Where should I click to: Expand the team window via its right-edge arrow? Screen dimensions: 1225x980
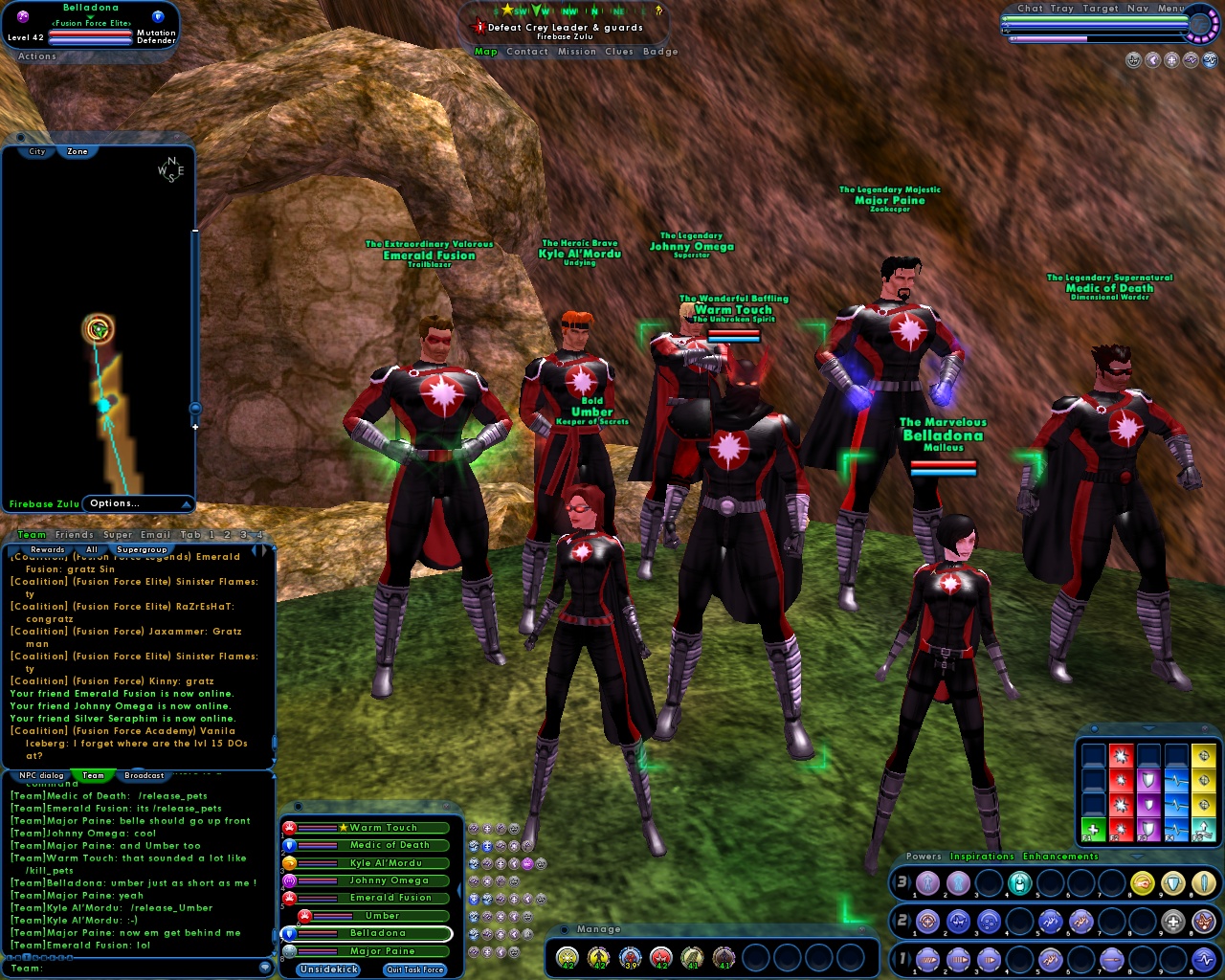pos(459,890)
